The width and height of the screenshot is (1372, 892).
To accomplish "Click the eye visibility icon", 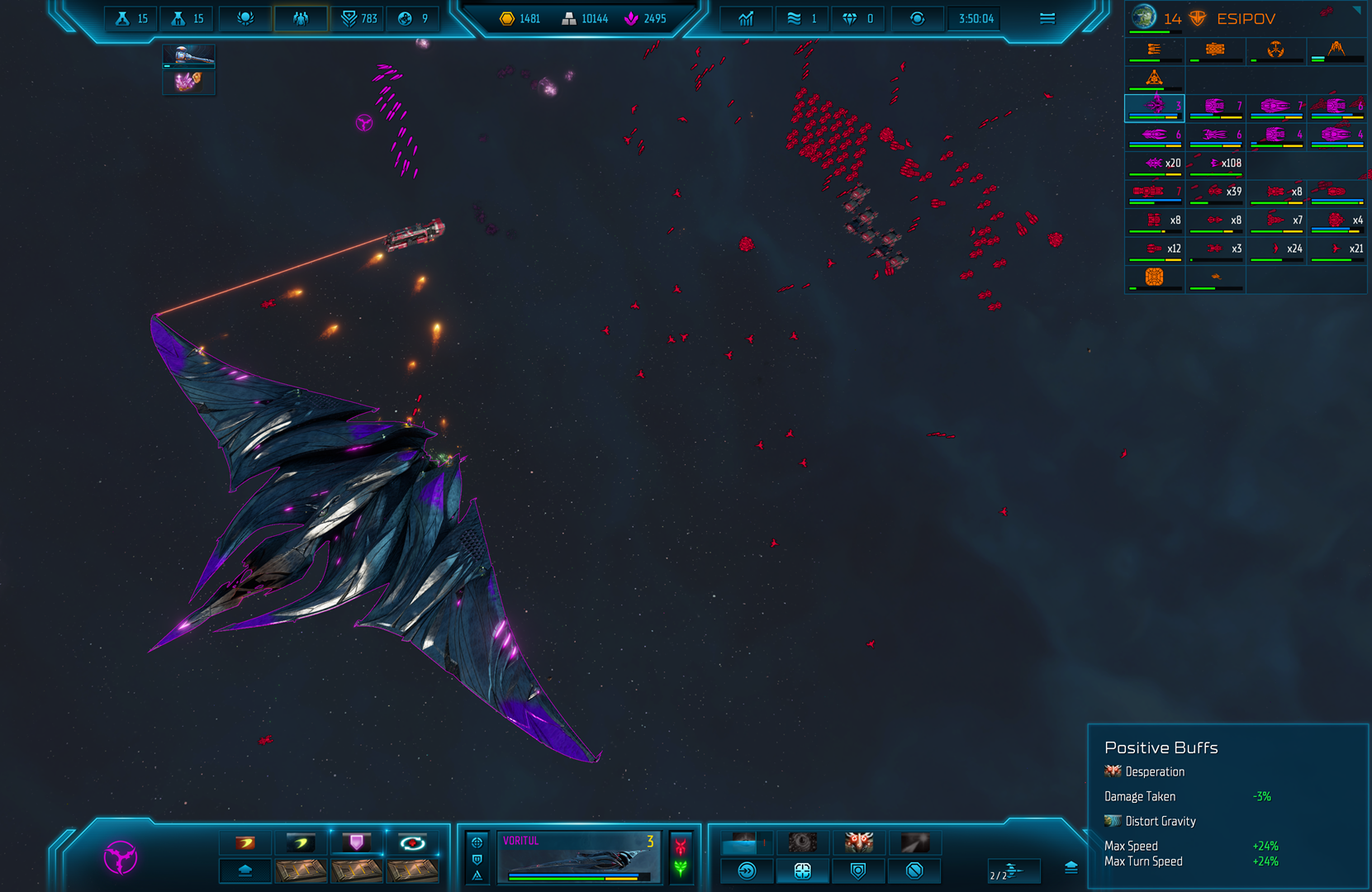I will pyautogui.click(x=917, y=18).
